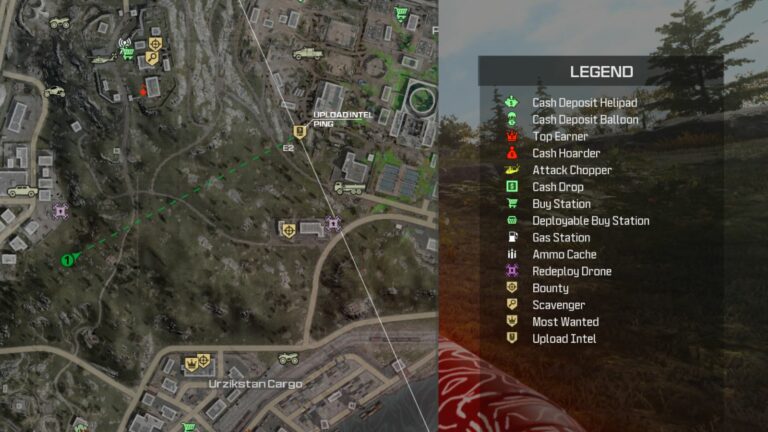Viewport: 768px width, 432px height.
Task: Click the Upload Intel ping marker on the map
Action: 299,132
